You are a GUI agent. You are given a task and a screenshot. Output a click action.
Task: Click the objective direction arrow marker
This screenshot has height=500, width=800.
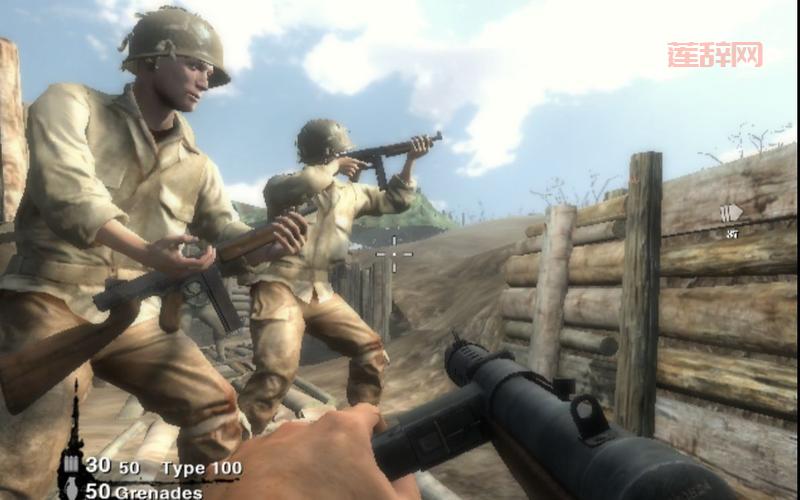731,213
